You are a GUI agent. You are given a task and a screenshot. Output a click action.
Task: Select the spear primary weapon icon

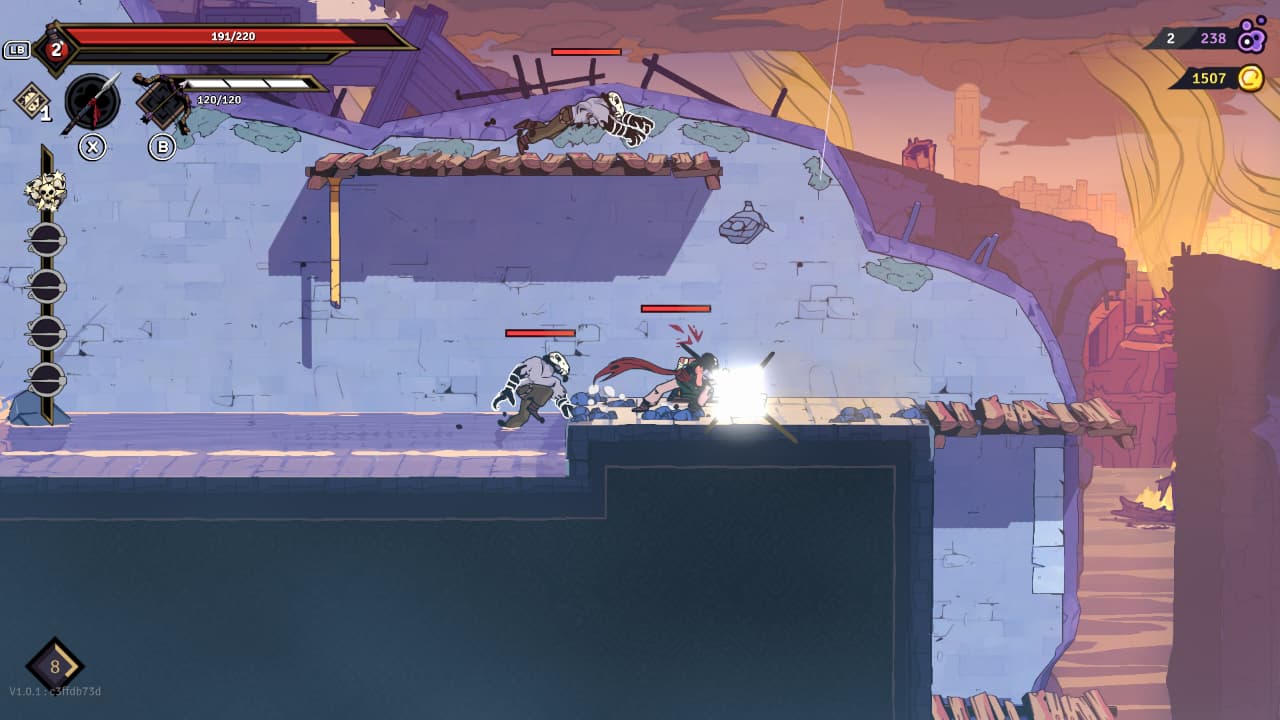92,102
